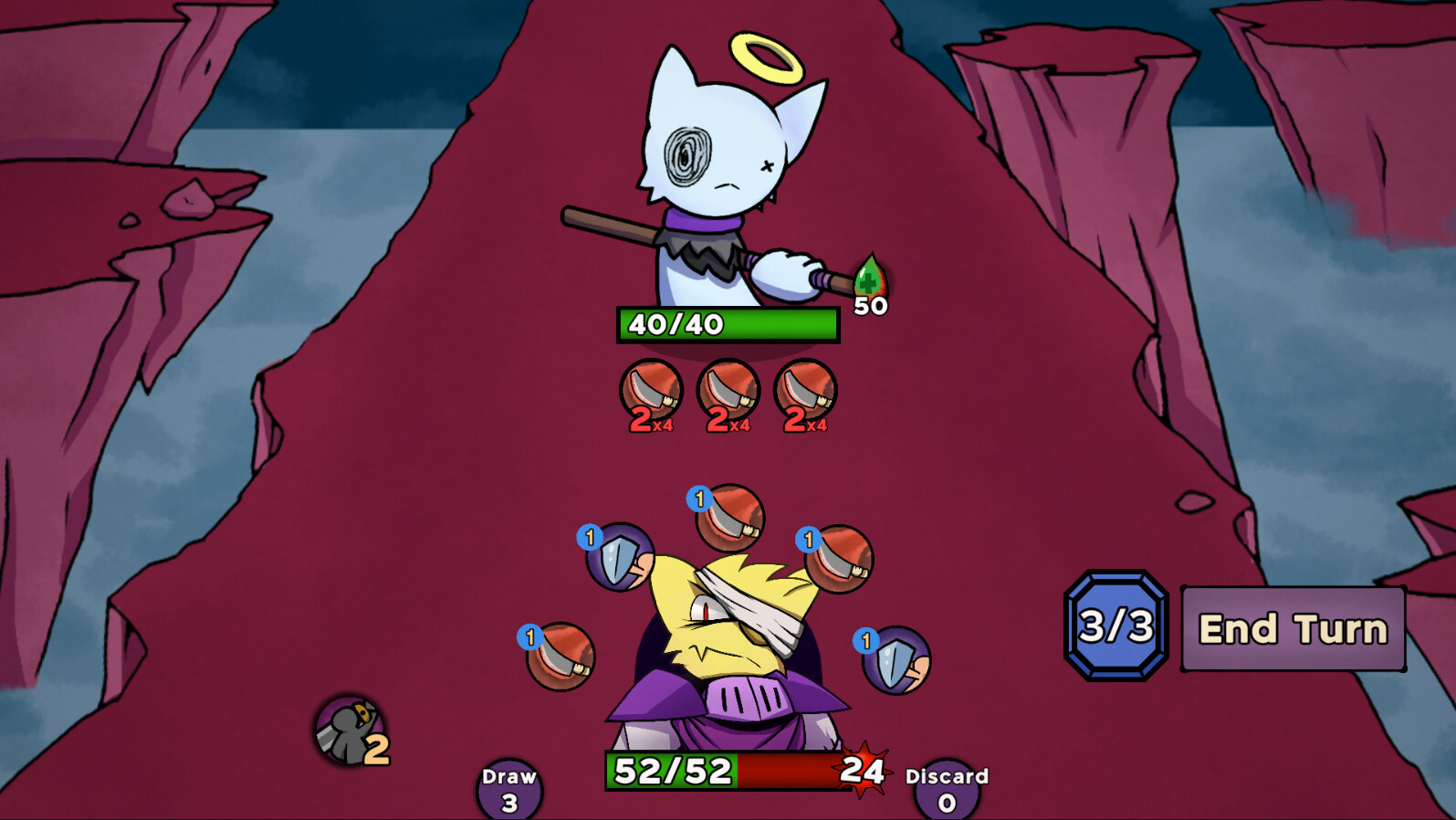Open the Discard pile showing 0 cards

pyautogui.click(x=946, y=787)
